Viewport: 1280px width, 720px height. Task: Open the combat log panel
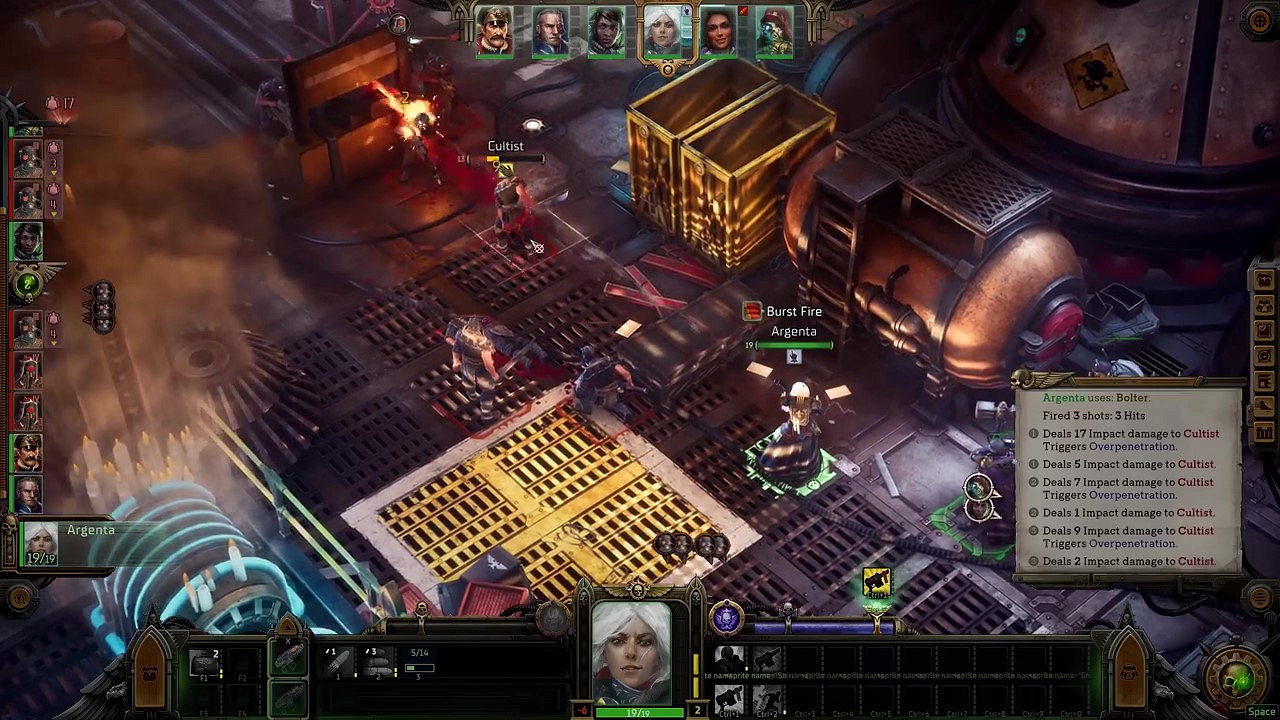(1129, 480)
